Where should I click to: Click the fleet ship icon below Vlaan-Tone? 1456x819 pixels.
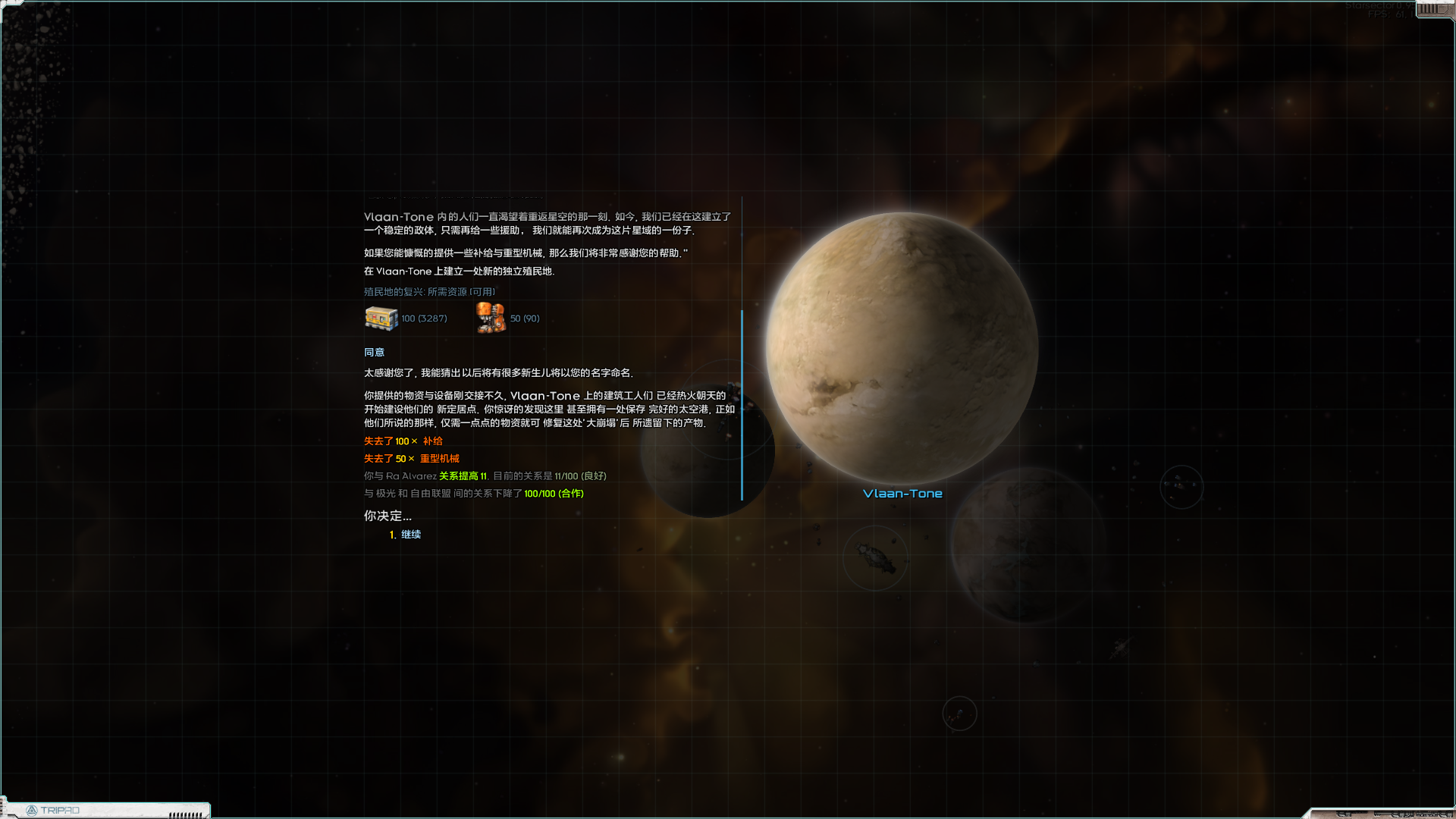(x=875, y=558)
